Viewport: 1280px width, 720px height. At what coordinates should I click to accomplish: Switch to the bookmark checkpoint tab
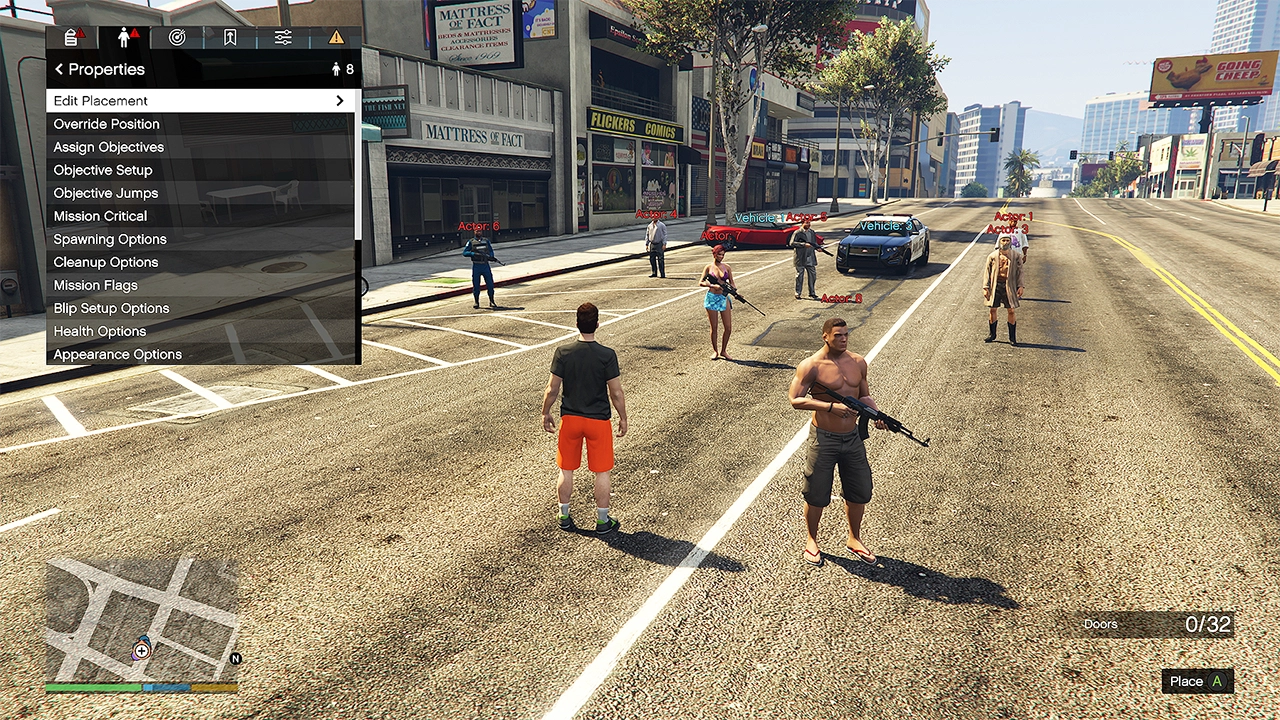click(x=230, y=36)
